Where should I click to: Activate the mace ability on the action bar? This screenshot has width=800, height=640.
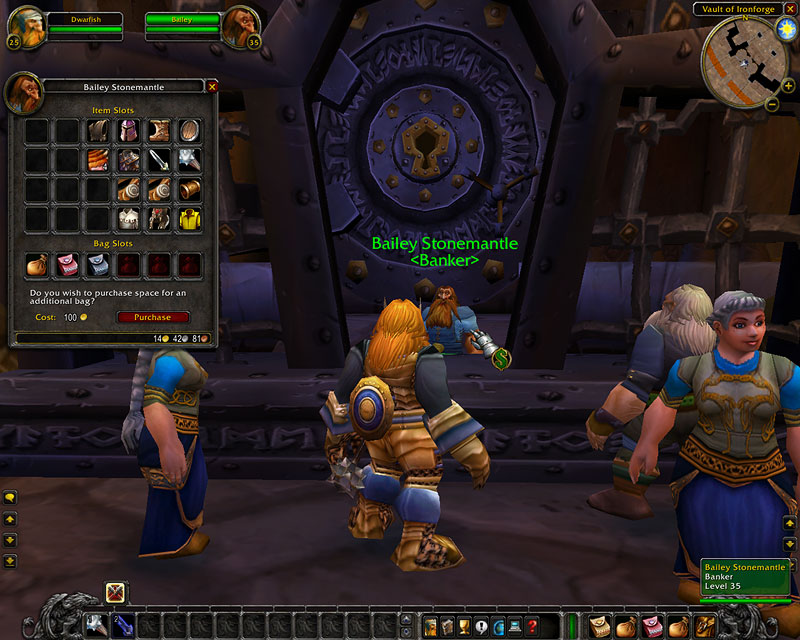tap(94, 626)
